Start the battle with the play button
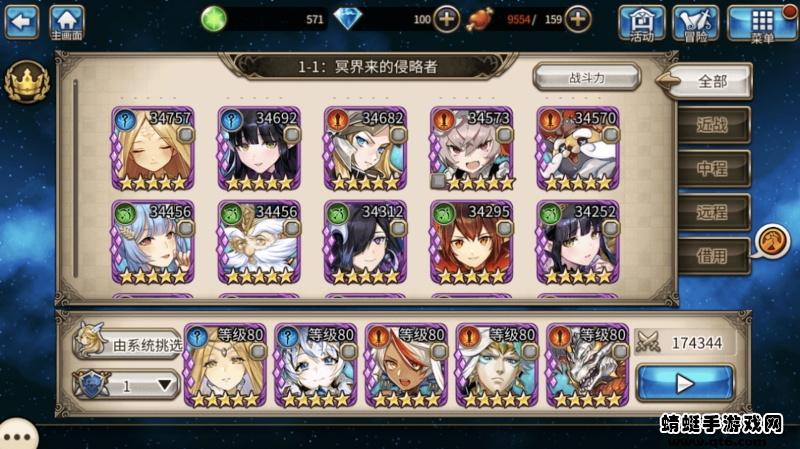 (x=684, y=382)
